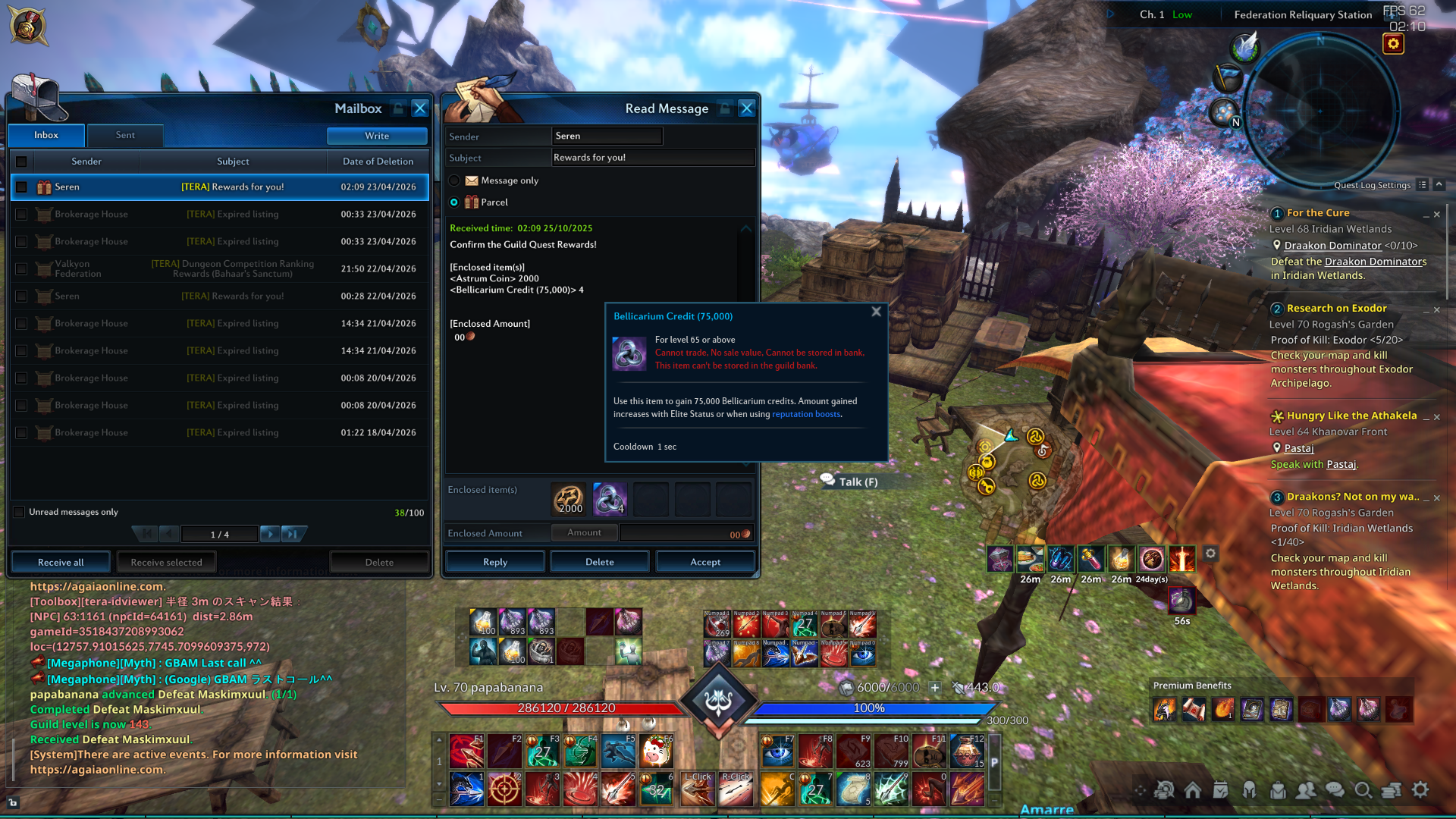Write a new mail message
This screenshot has height=819, width=1456.
click(377, 136)
